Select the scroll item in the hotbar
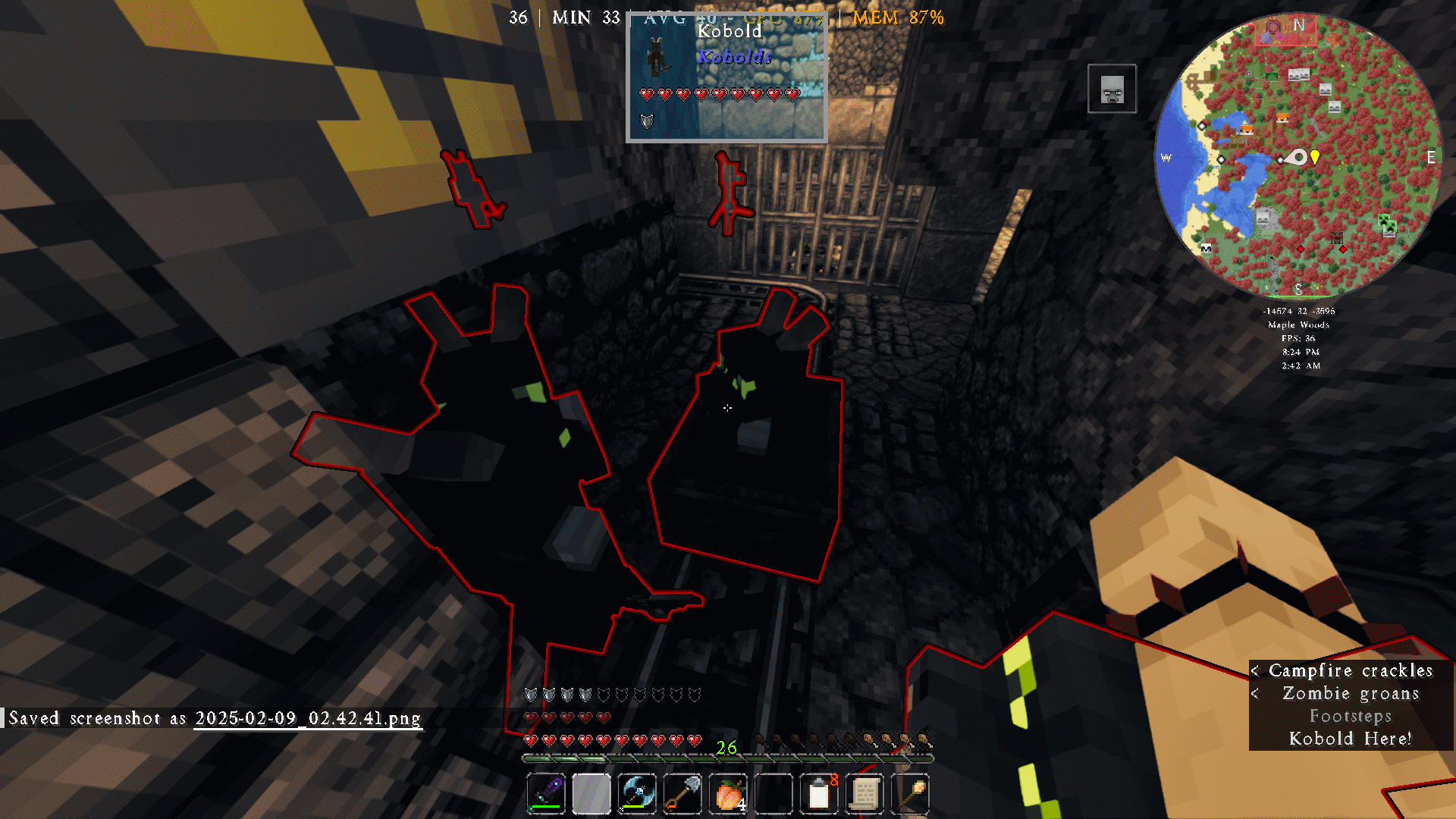The image size is (1456, 819). coord(864,794)
